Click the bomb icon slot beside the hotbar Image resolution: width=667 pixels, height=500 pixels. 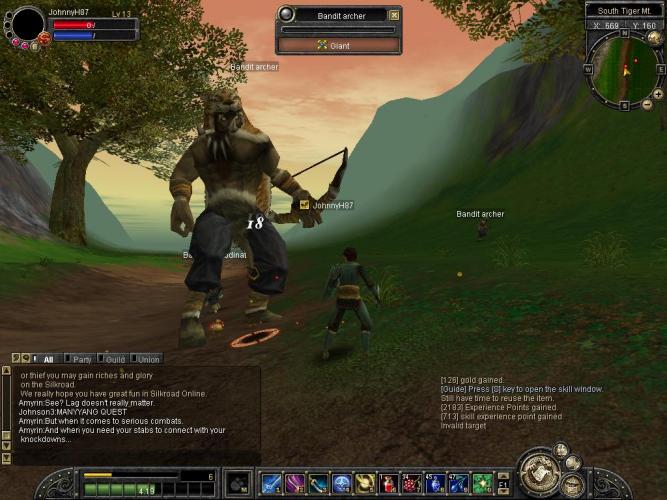point(238,484)
